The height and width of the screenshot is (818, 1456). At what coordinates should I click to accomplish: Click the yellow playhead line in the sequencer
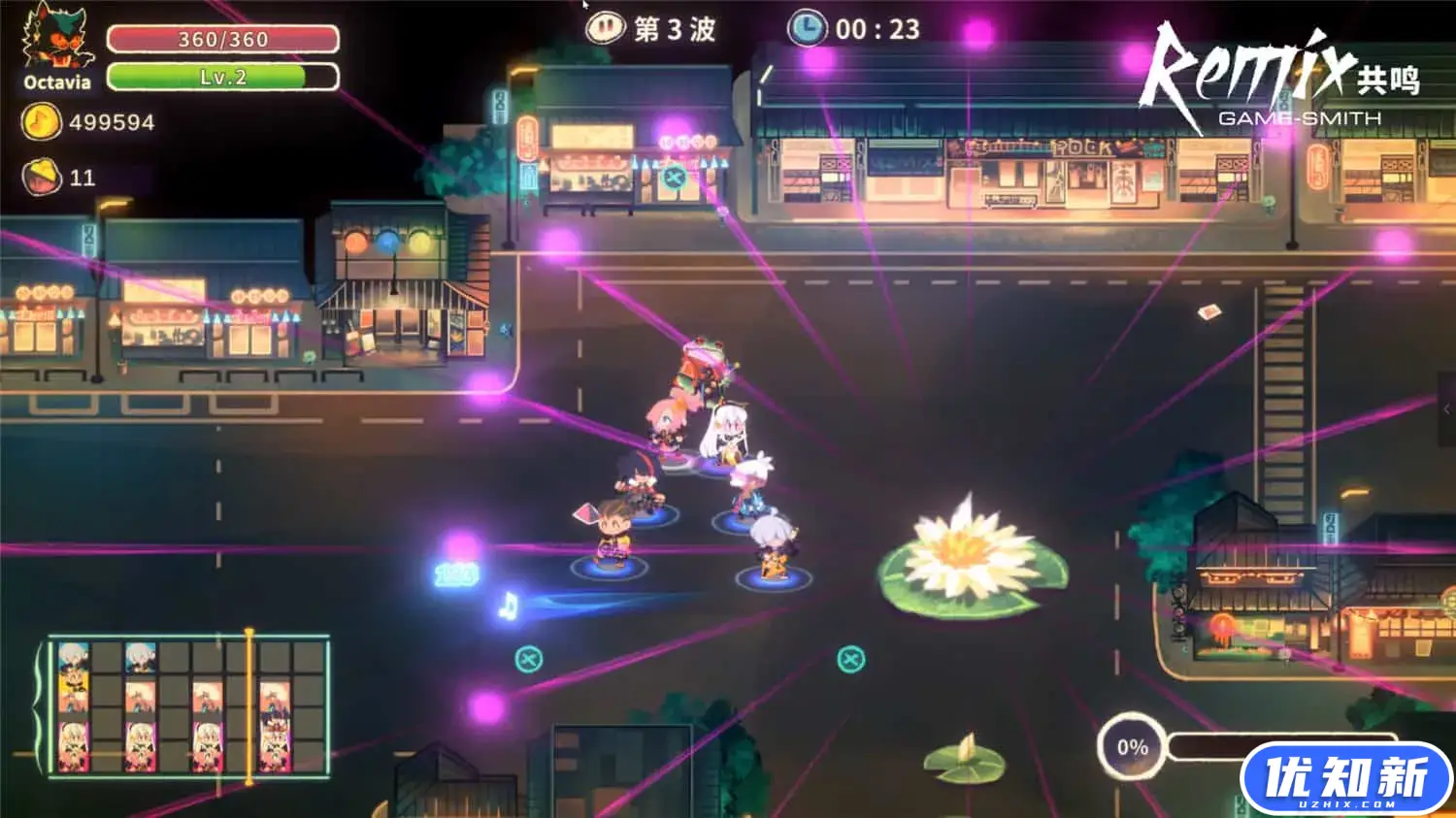click(249, 706)
